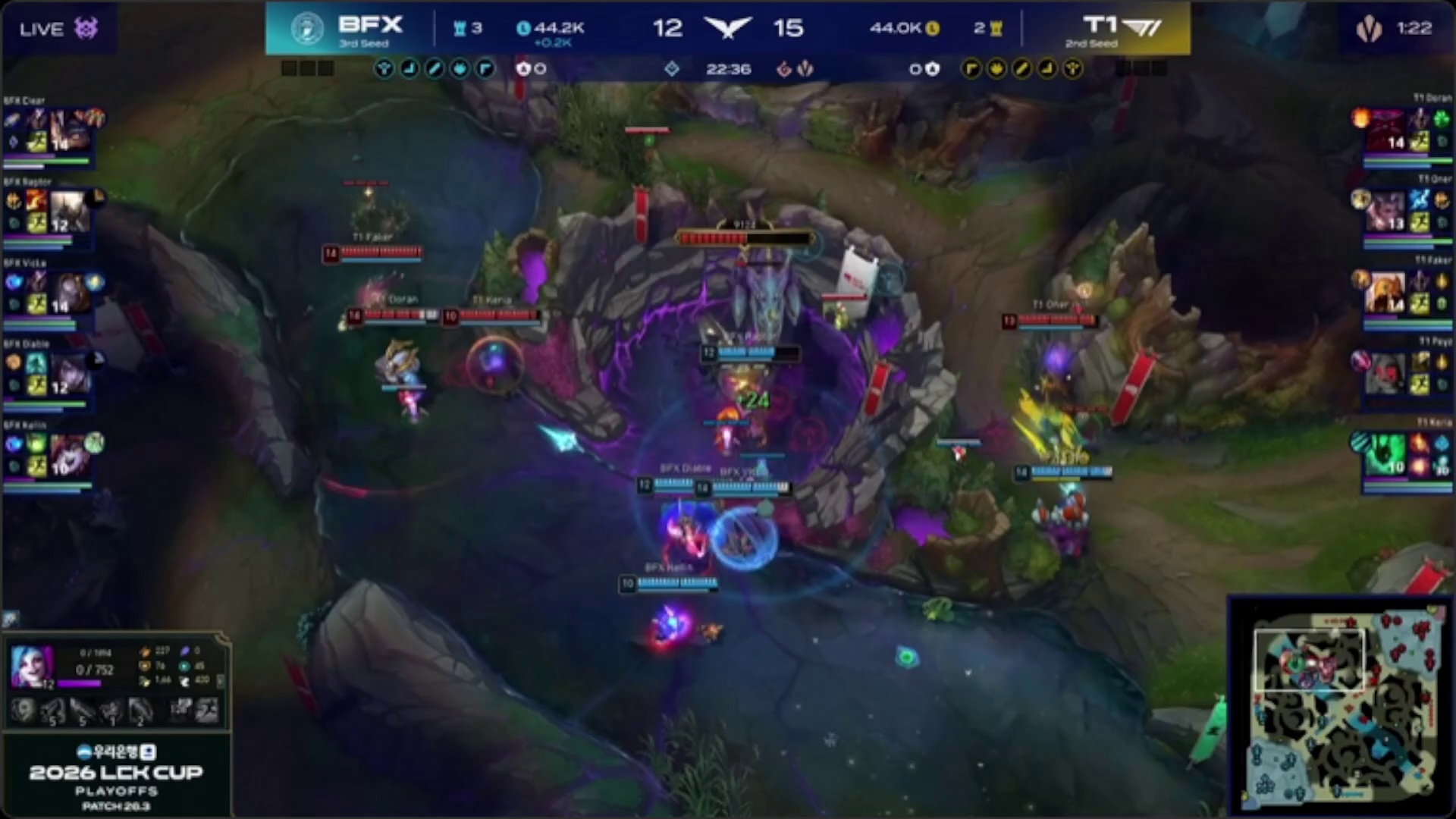Select BFX VicLa's champion portrait

70,292
